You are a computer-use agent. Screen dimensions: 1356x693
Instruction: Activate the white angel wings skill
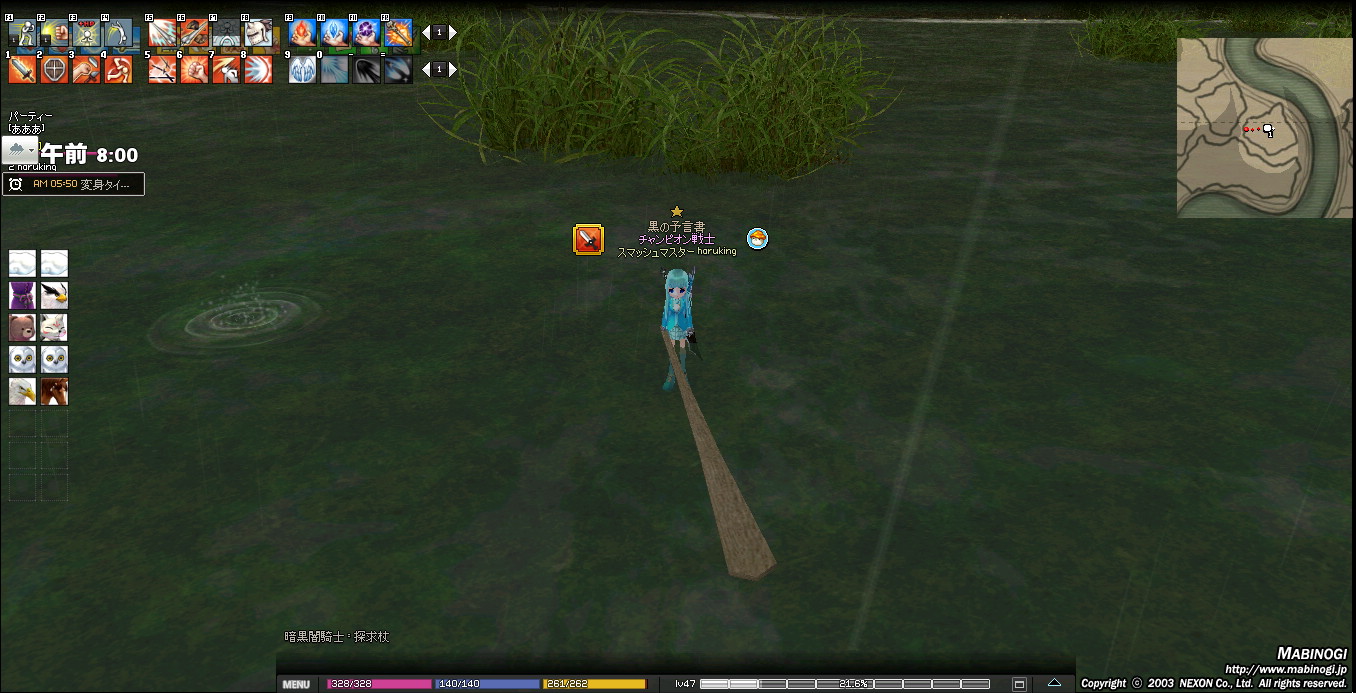tap(302, 69)
